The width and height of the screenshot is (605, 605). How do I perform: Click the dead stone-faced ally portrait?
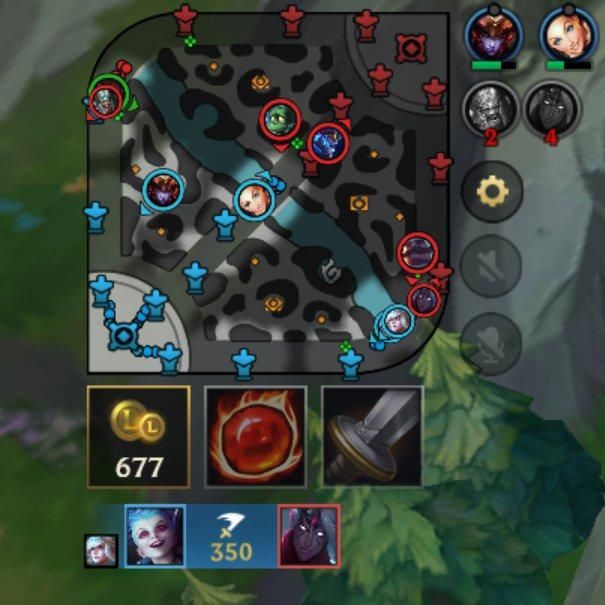coord(490,108)
